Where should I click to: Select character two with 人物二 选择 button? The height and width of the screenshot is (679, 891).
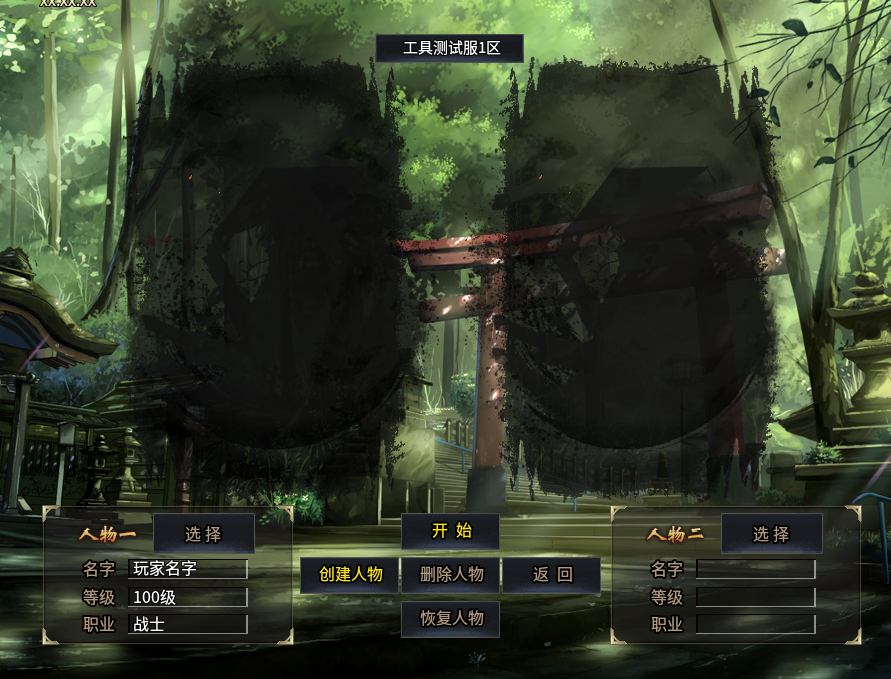click(x=771, y=534)
